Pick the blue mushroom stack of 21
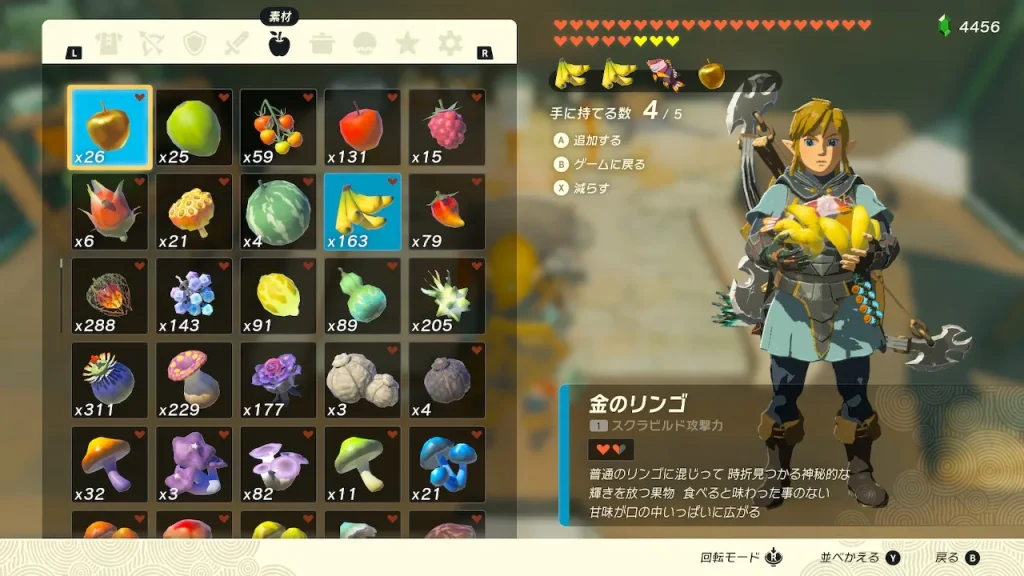 (x=446, y=464)
